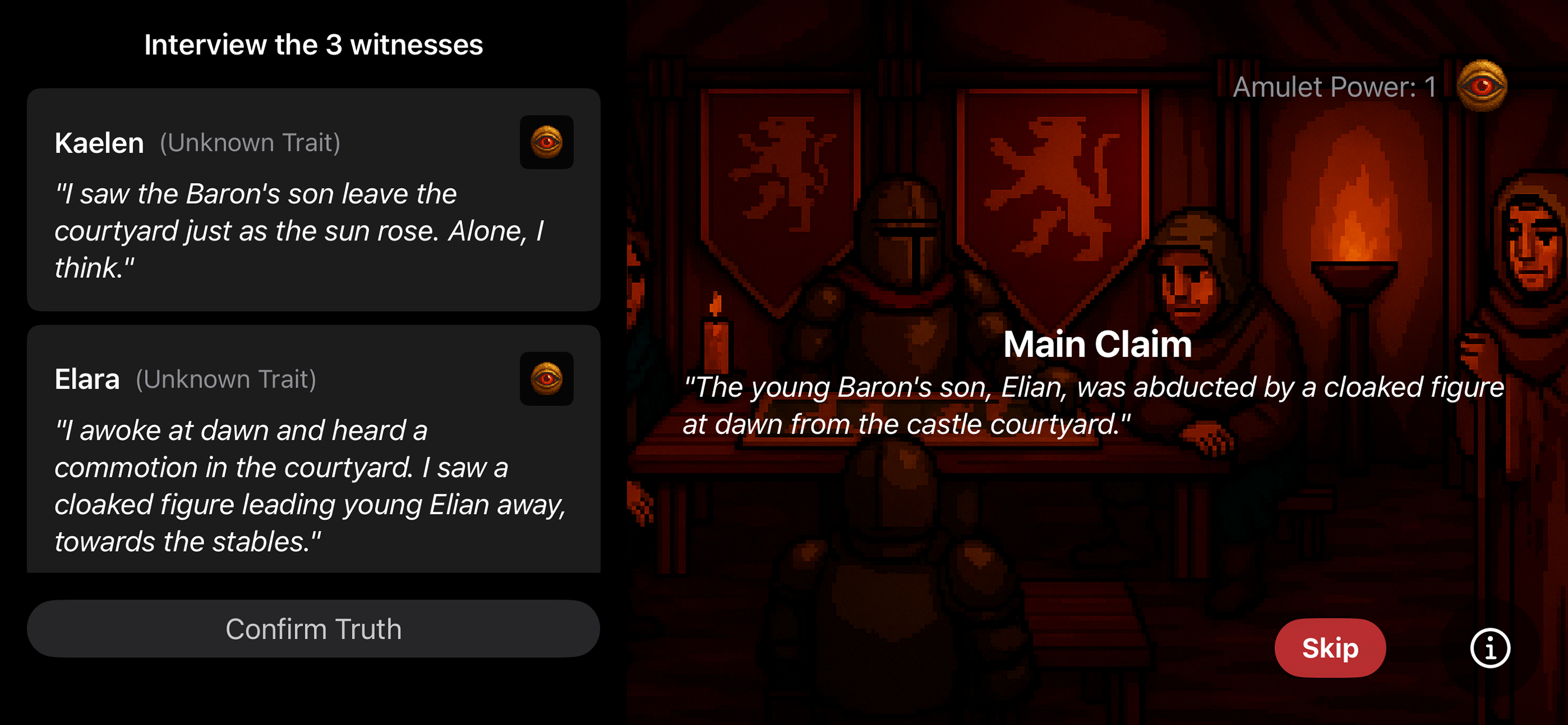Click the info icon for game instructions
This screenshot has width=1568, height=725.
point(1490,647)
